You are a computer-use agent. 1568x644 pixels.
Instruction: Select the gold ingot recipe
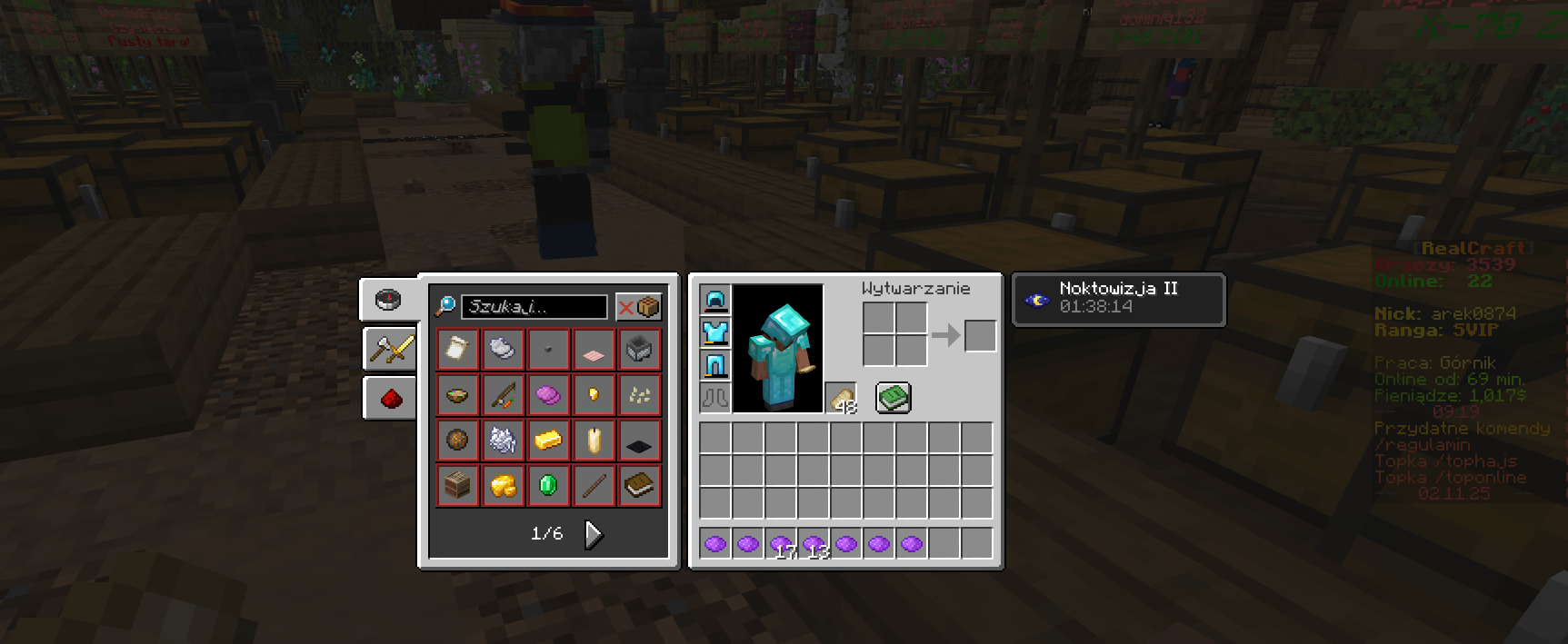548,441
